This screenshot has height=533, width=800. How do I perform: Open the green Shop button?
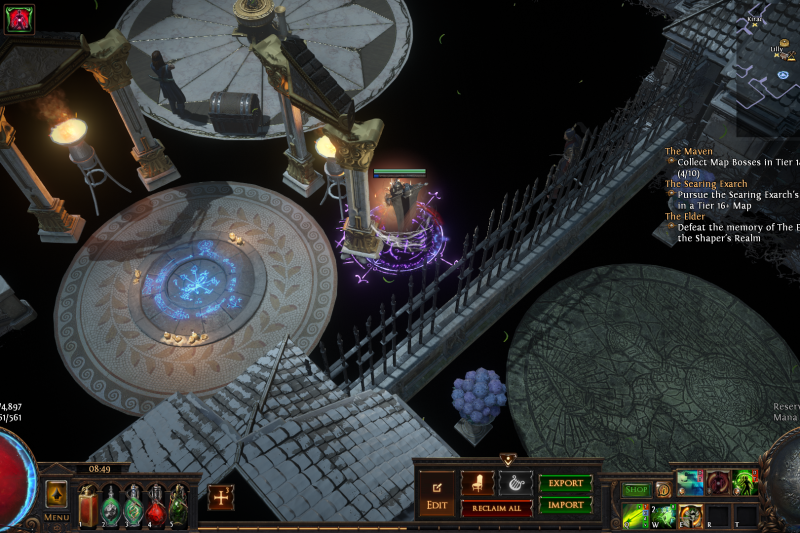pyautogui.click(x=636, y=490)
